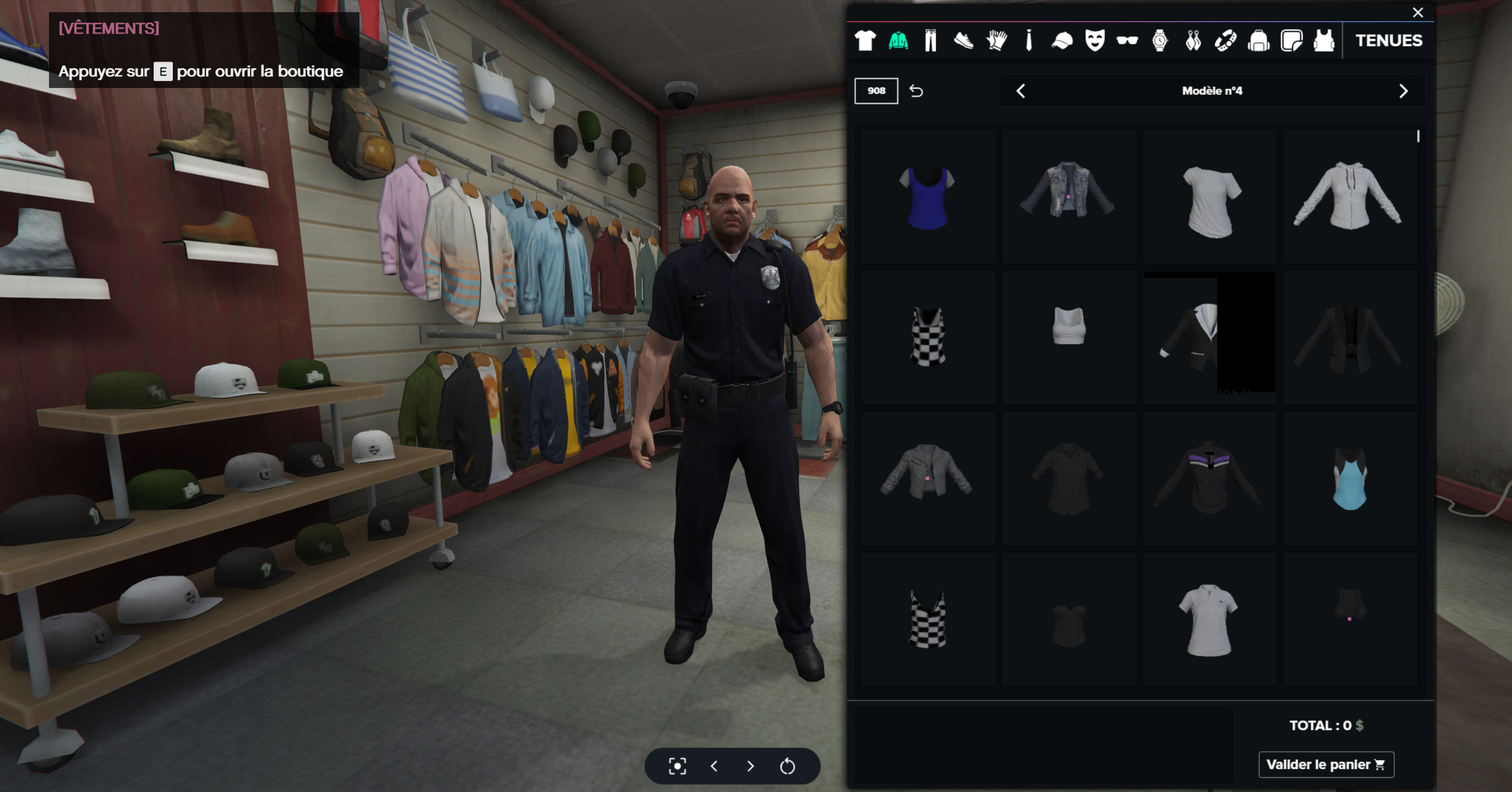Screen dimensions: 1512x792
Task: Open the wristwatch category
Action: click(1160, 41)
